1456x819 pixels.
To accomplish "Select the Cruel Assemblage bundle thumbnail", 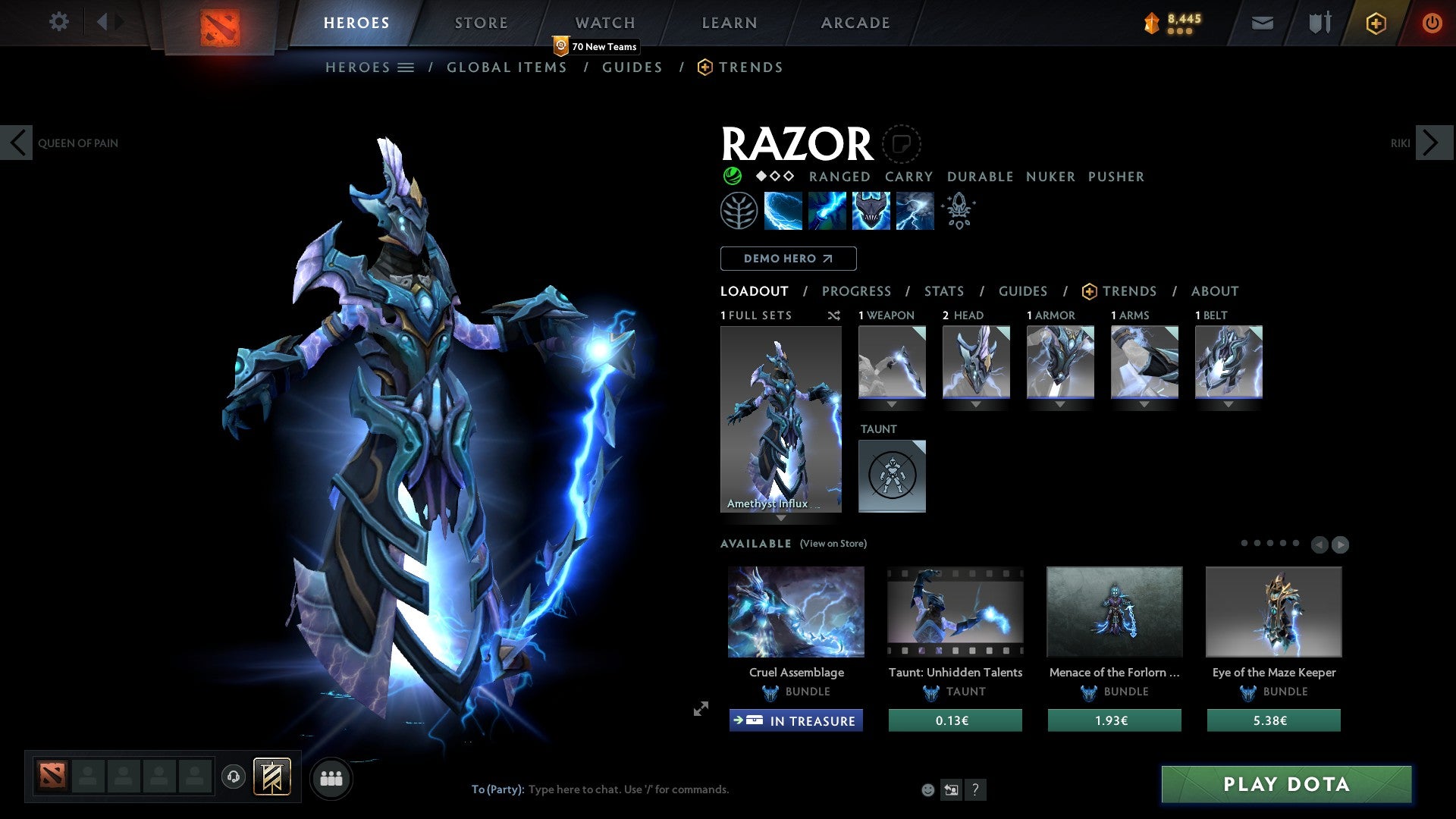I will pos(795,611).
